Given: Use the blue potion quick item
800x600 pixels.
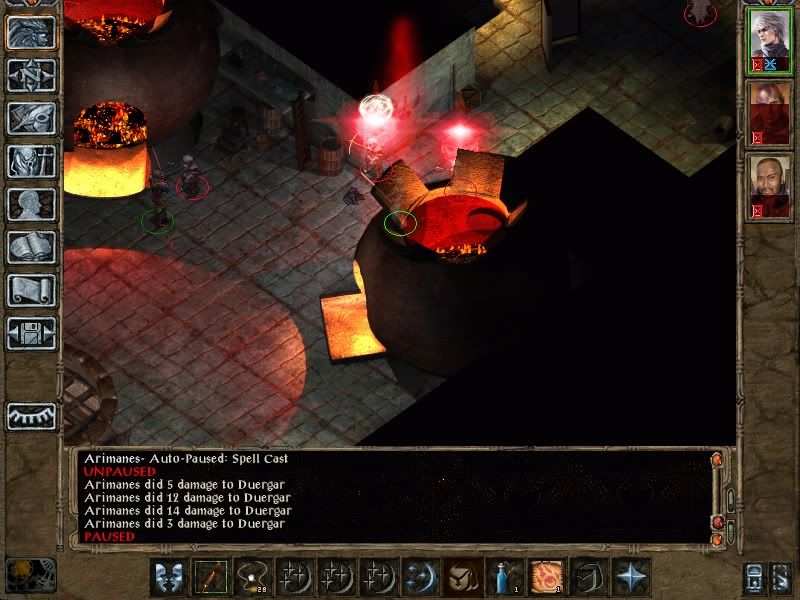Looking at the screenshot, I should (x=505, y=577).
